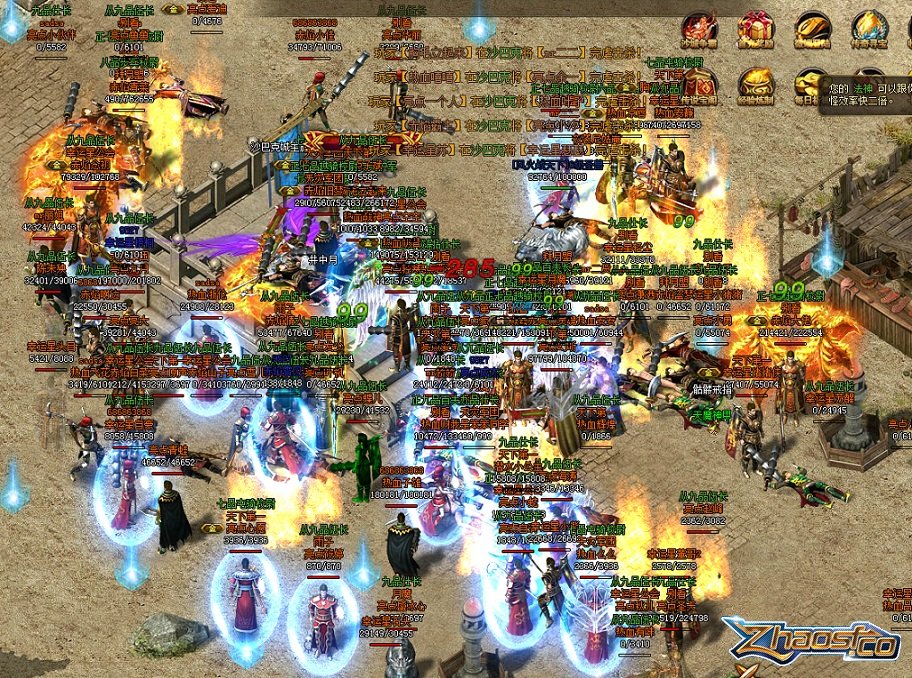The image size is (912, 678).
Task: Open the 传说宝阁 treasure pavilion icon
Action: pos(698,86)
